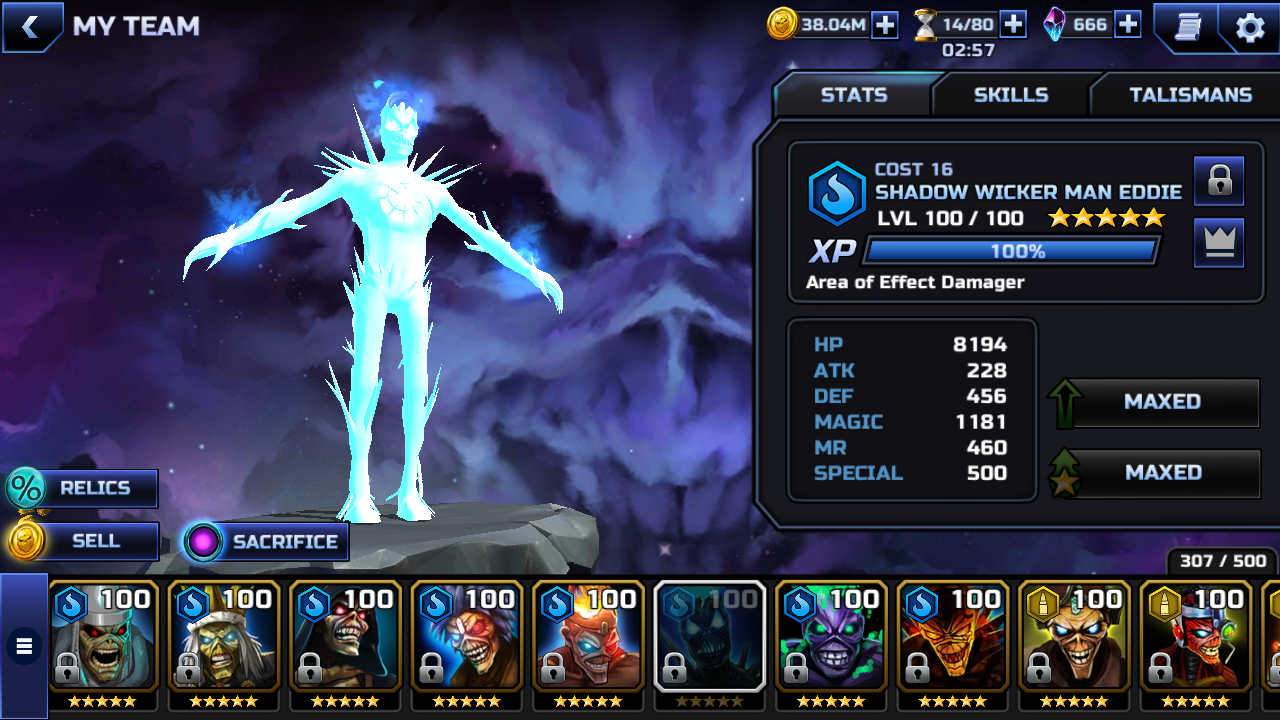
Task: Select the Stats tab
Action: click(854, 95)
